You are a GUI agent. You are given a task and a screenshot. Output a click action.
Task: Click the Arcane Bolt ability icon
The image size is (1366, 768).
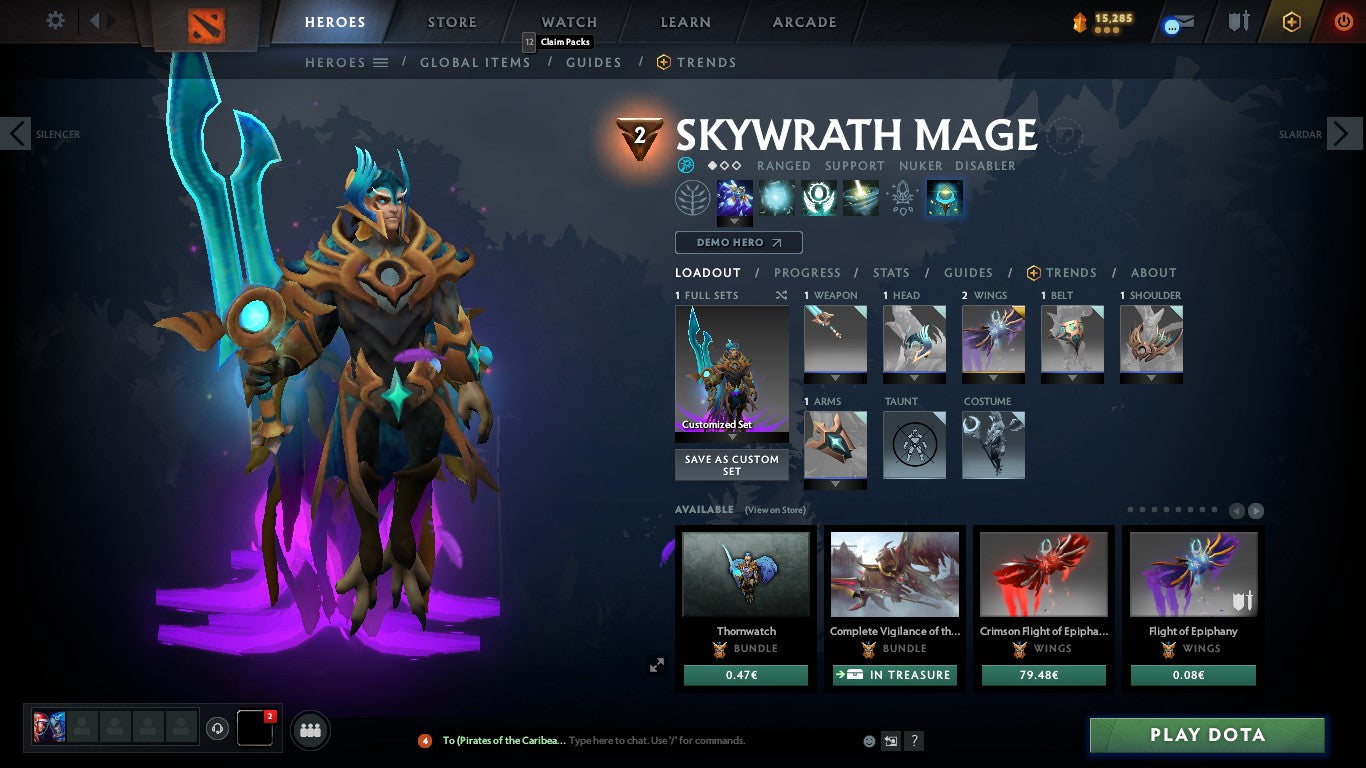coord(735,197)
